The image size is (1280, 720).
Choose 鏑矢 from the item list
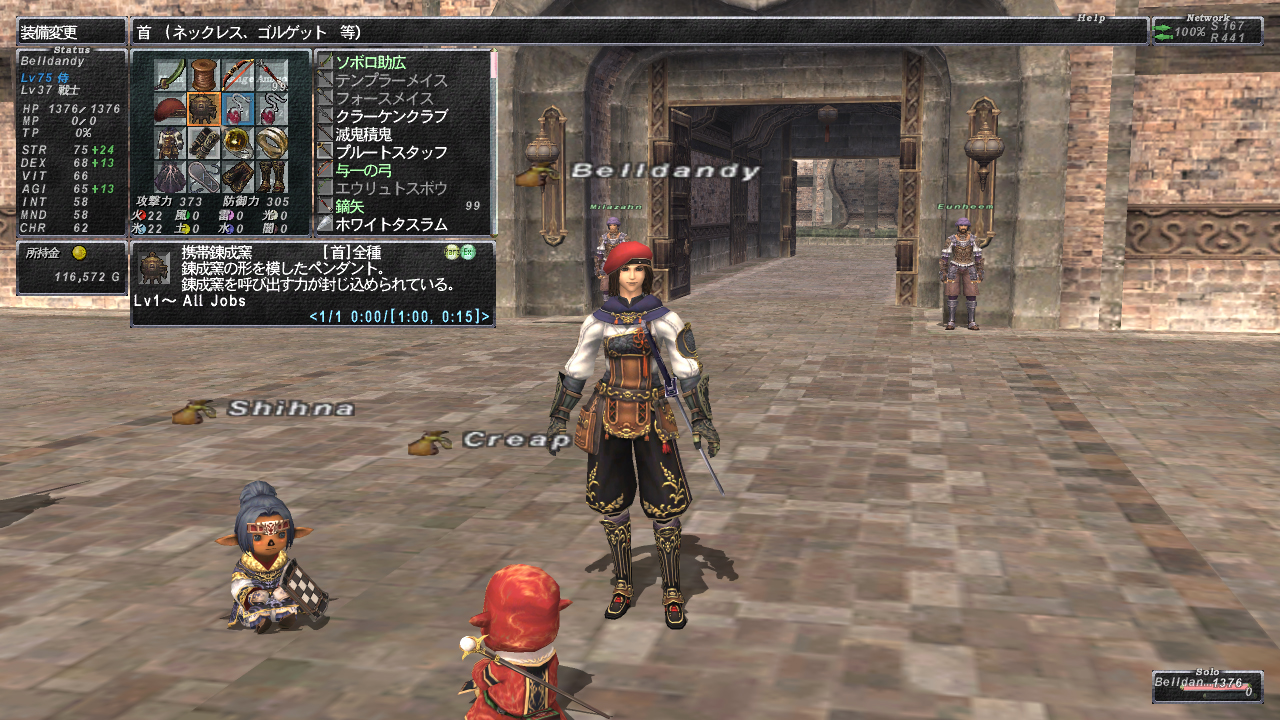coord(349,206)
